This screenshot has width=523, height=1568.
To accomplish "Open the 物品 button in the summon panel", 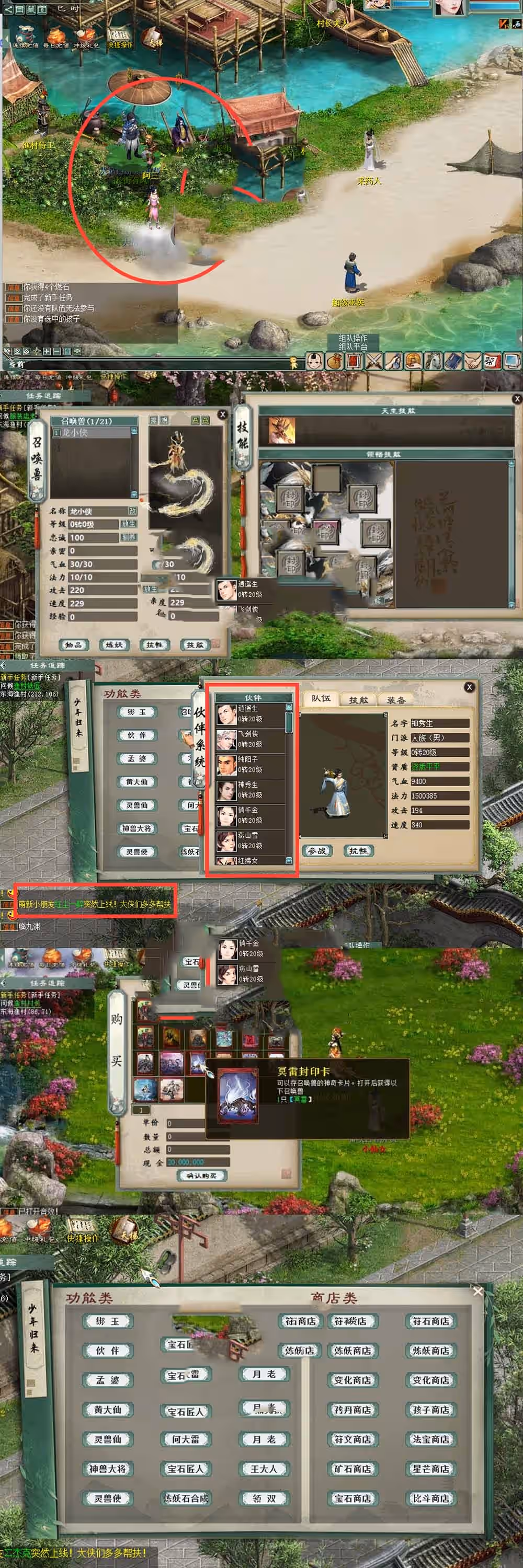I will 74,644.
